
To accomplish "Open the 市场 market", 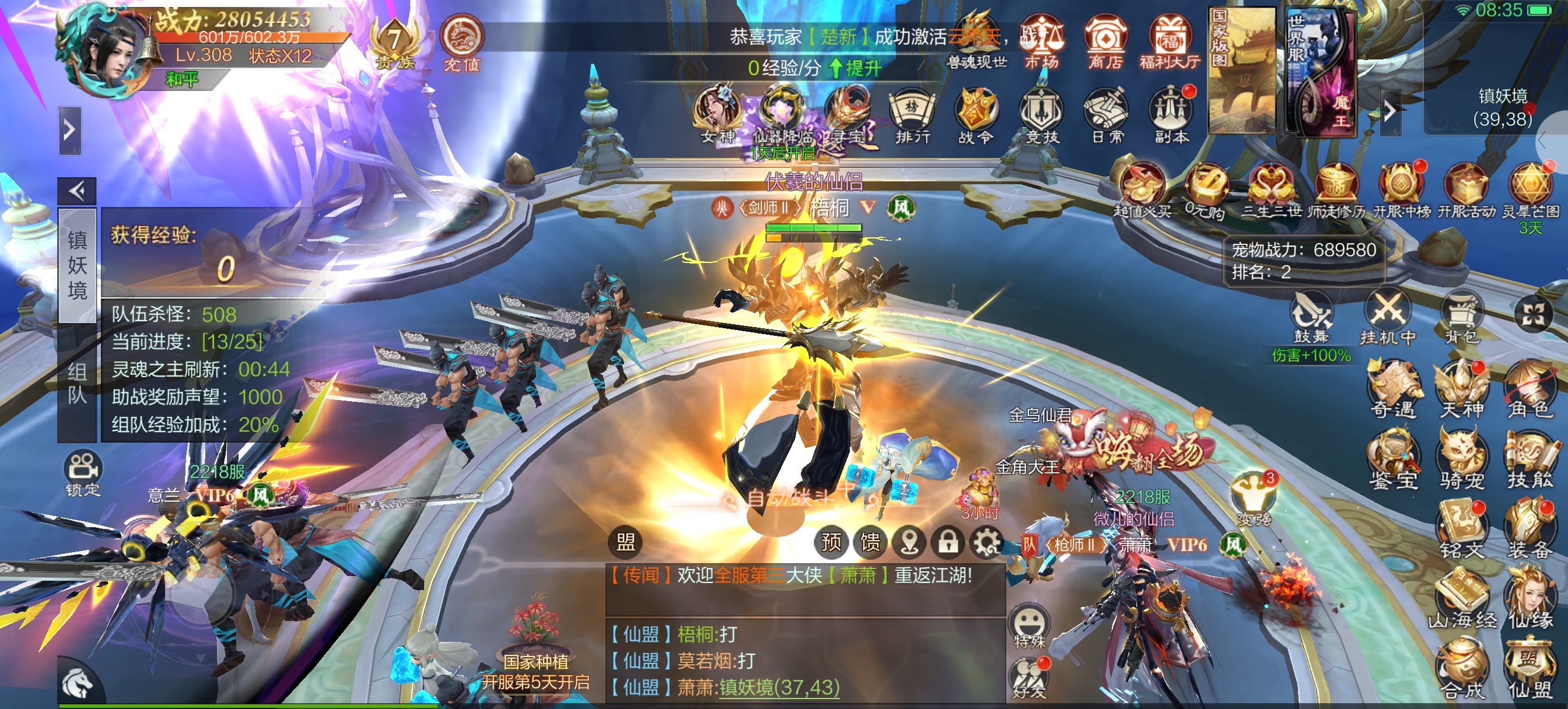I will click(1041, 41).
